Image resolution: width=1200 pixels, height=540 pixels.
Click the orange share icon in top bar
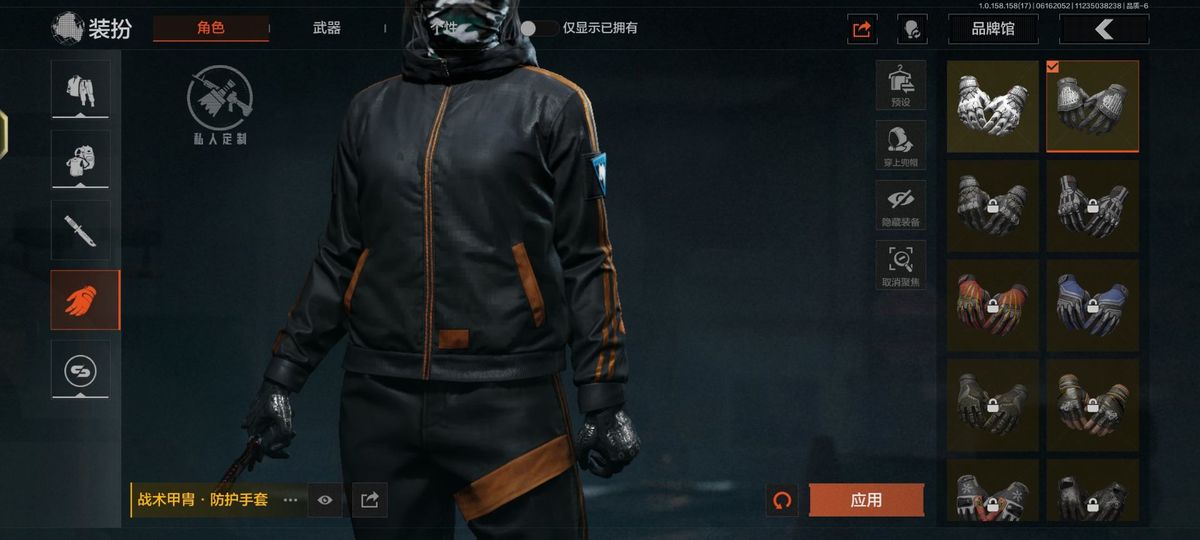click(861, 29)
